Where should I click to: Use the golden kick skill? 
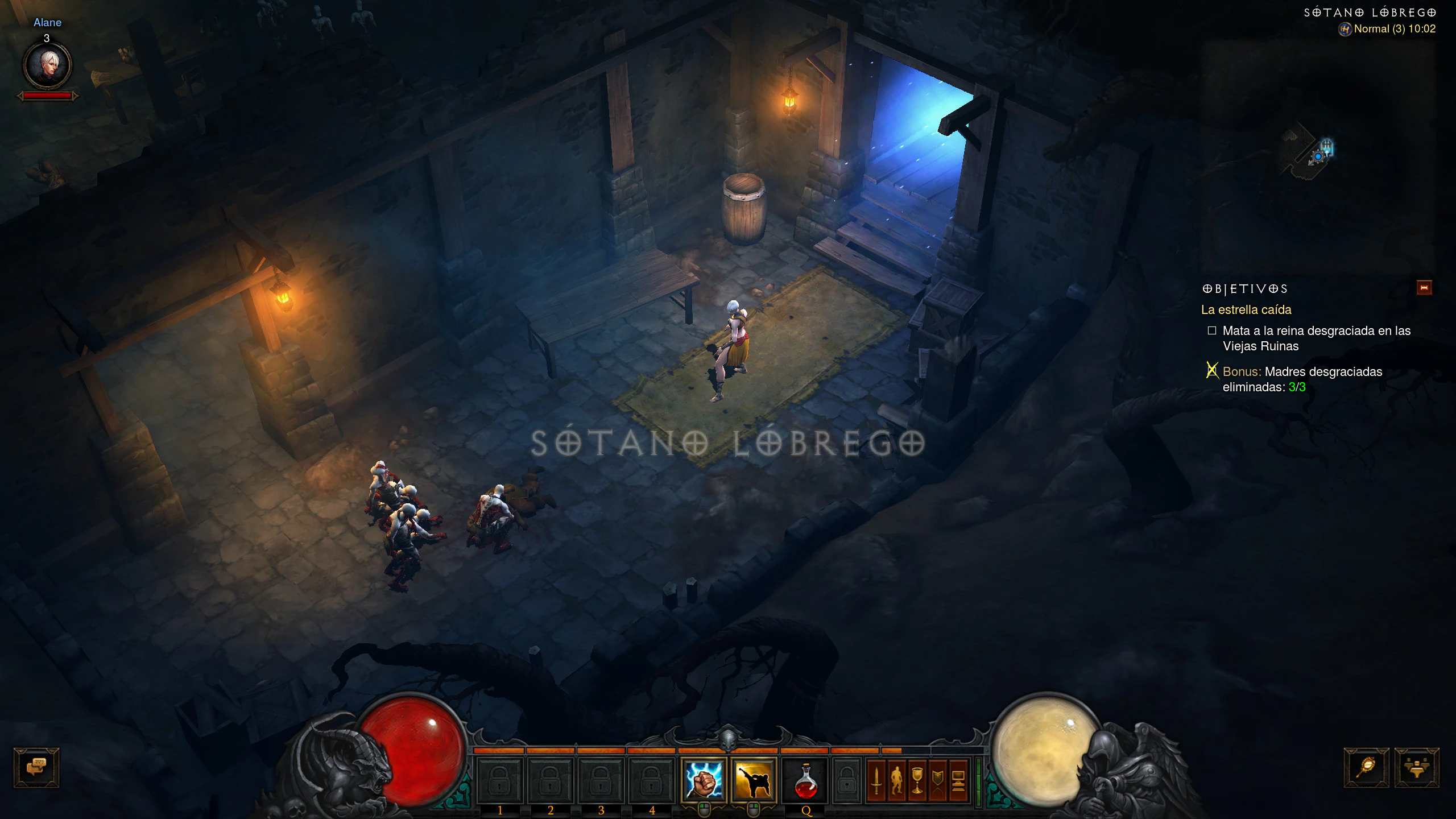pos(754,779)
